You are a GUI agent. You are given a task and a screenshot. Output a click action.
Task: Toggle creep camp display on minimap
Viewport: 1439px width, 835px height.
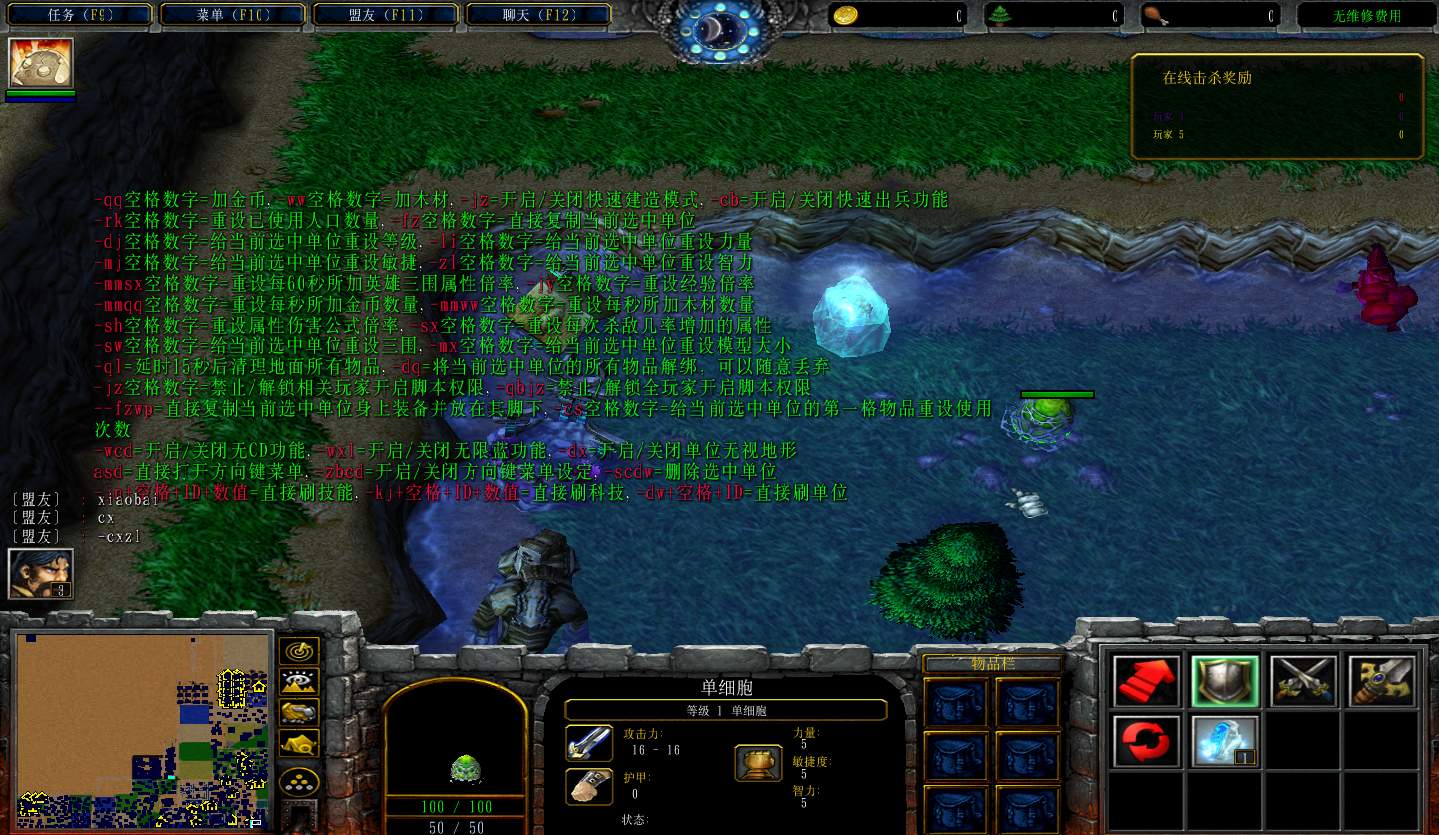tap(299, 743)
